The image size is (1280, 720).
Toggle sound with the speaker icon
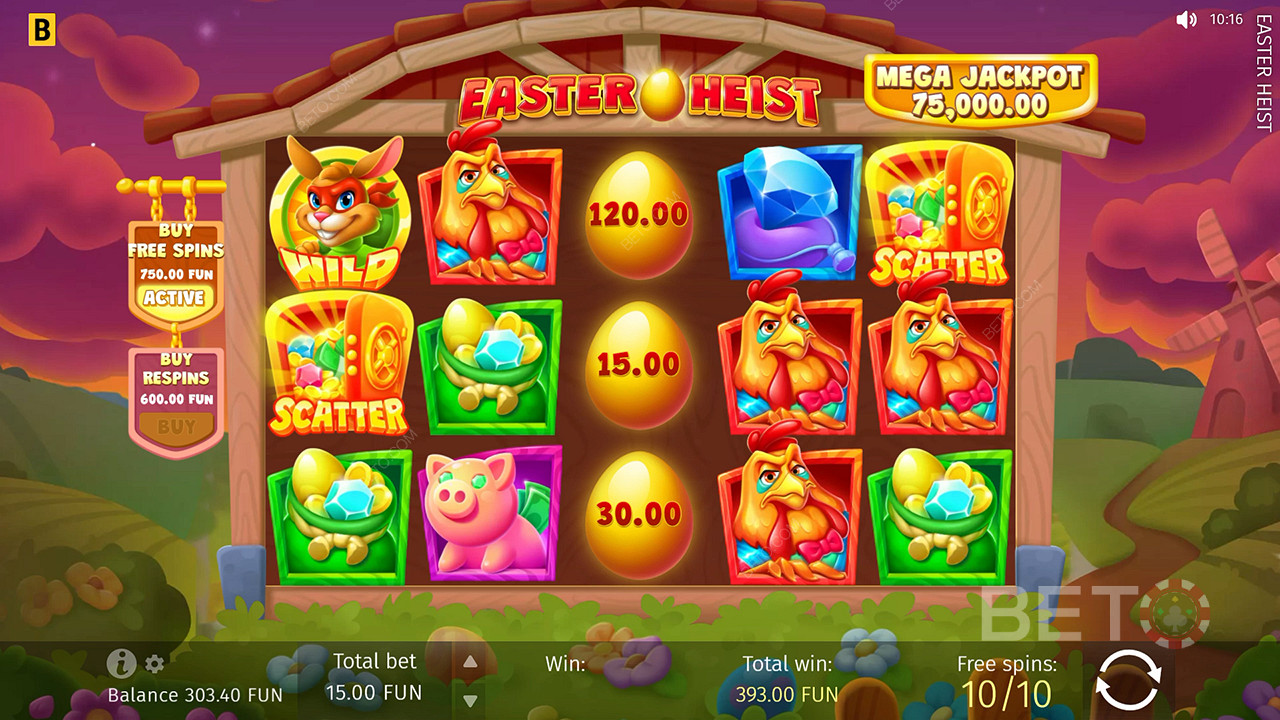1186,19
